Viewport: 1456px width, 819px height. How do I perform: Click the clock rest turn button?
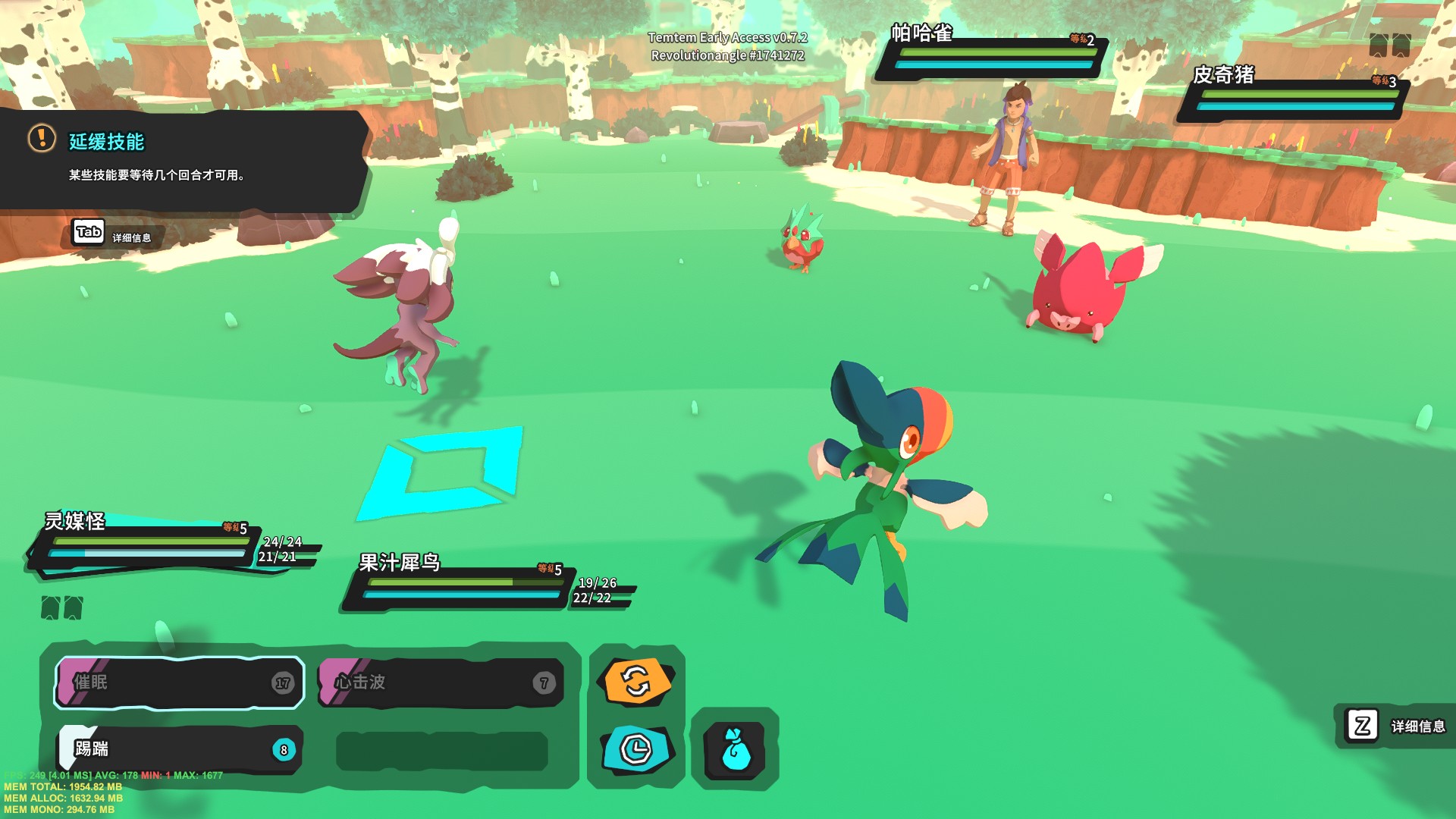pos(637,749)
